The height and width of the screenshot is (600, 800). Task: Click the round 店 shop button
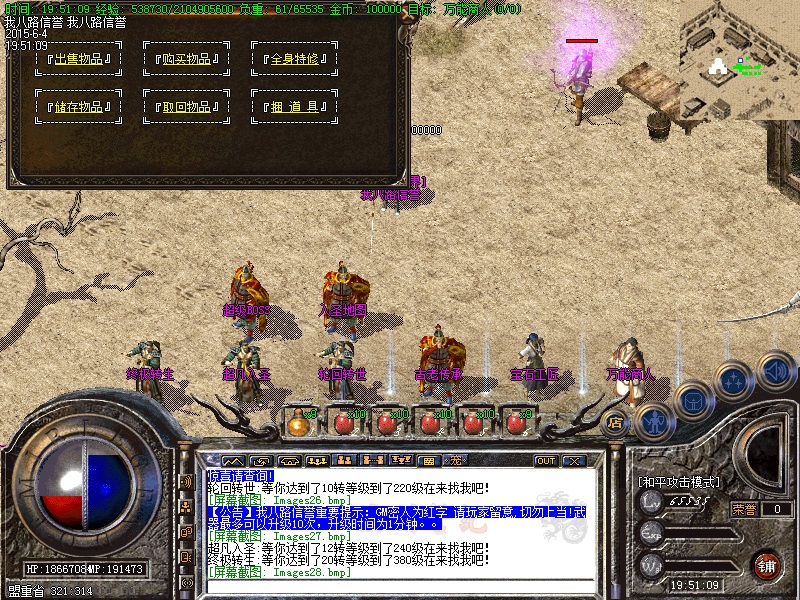click(x=615, y=422)
